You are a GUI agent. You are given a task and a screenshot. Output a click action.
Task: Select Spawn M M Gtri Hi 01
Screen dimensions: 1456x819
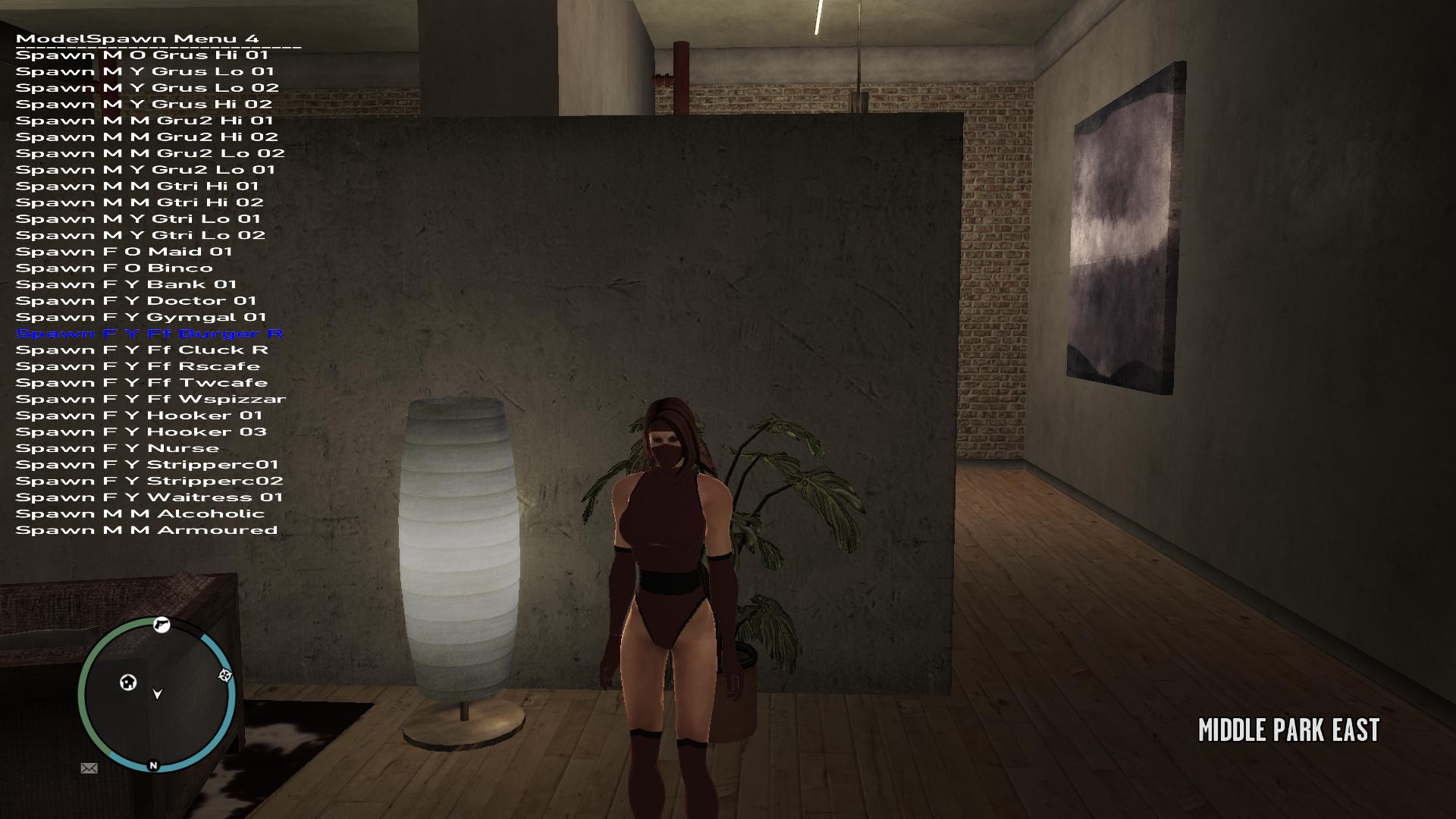click(137, 187)
